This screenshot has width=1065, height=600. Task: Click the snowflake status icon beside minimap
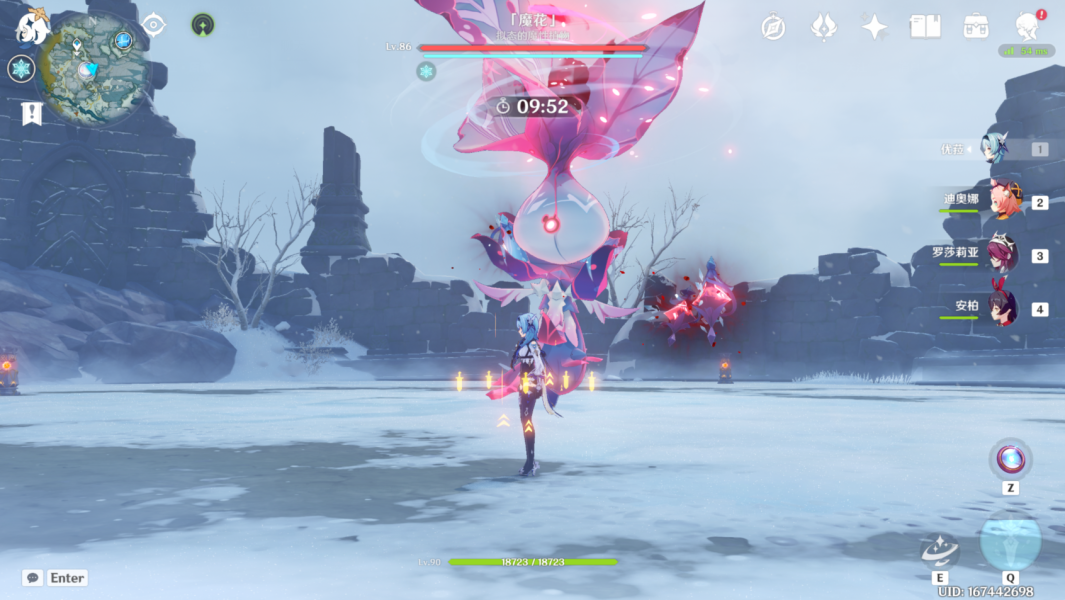point(21,69)
